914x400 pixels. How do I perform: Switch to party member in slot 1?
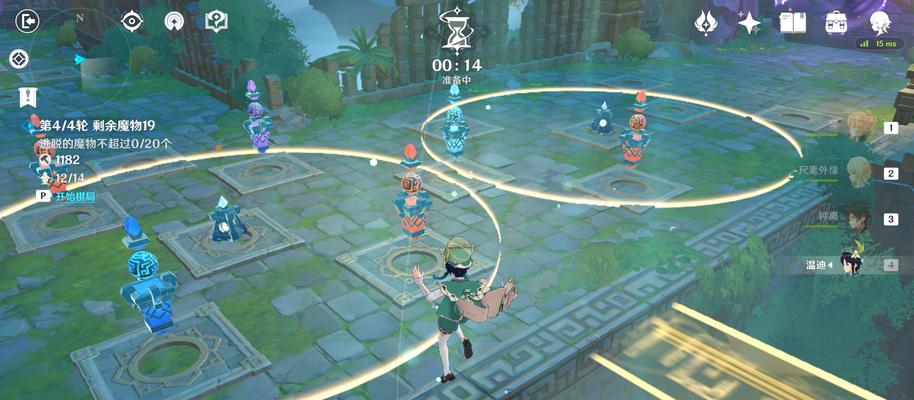pos(862,127)
